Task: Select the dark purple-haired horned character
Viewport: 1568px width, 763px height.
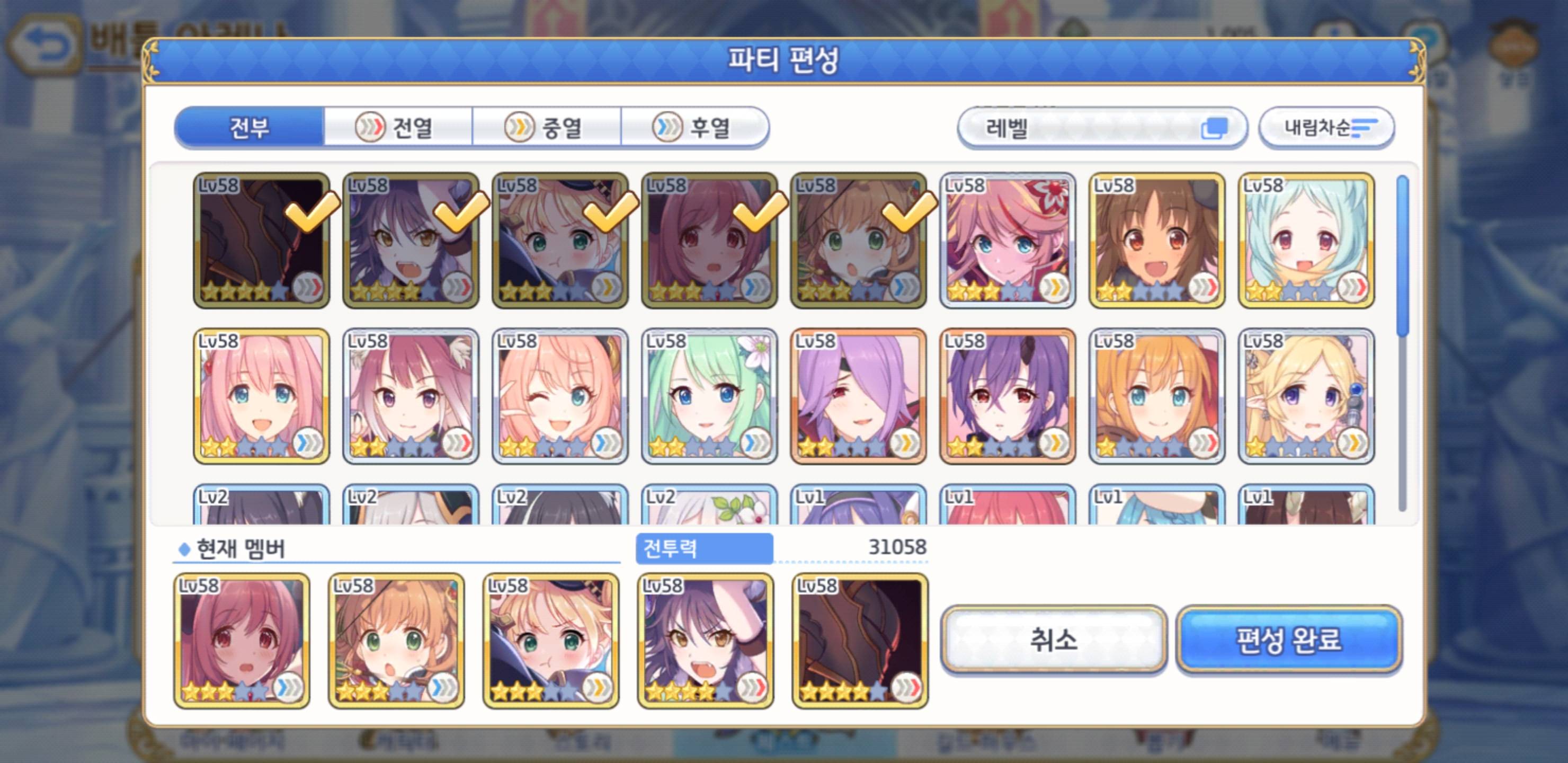Action: click(x=1008, y=396)
